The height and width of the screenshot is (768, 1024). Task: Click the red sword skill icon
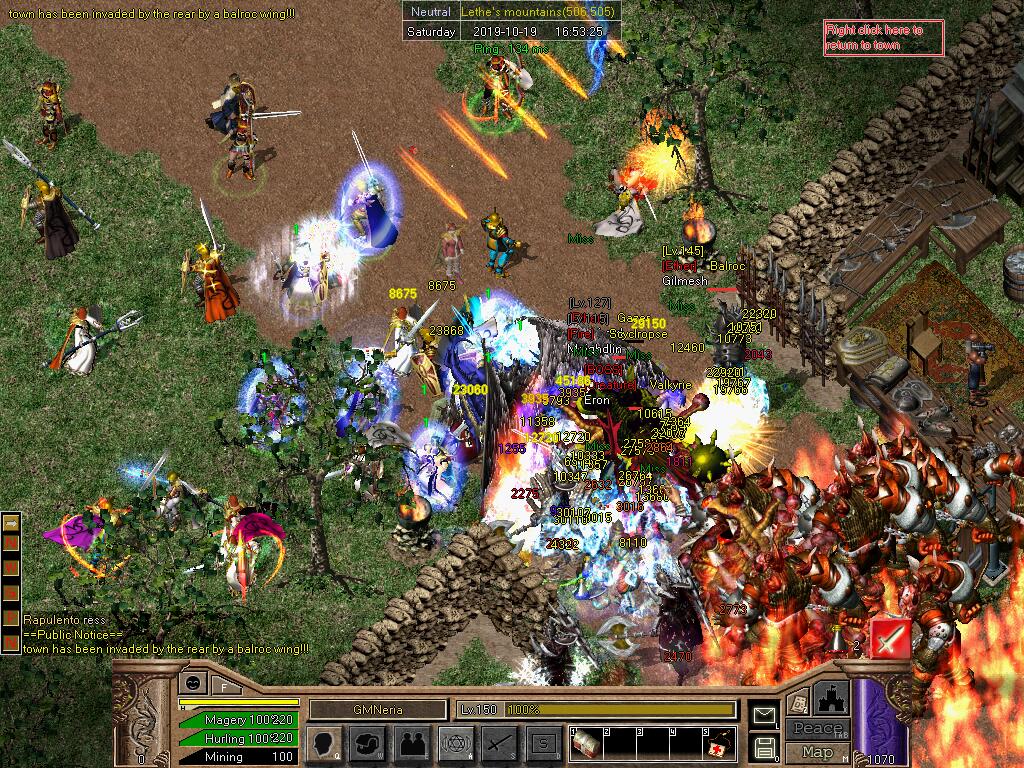tap(890, 637)
